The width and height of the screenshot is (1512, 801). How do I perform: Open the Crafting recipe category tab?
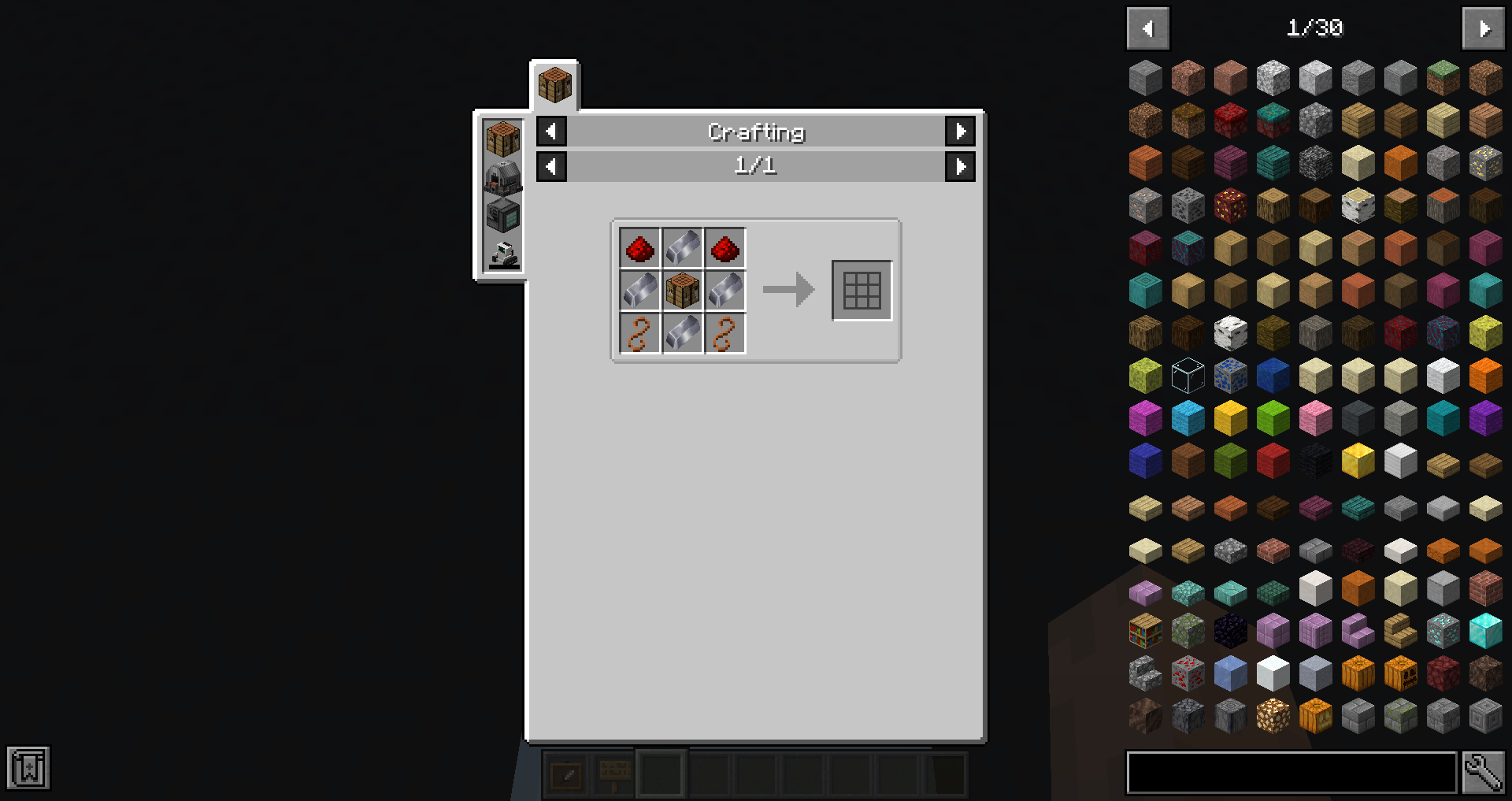click(x=554, y=83)
